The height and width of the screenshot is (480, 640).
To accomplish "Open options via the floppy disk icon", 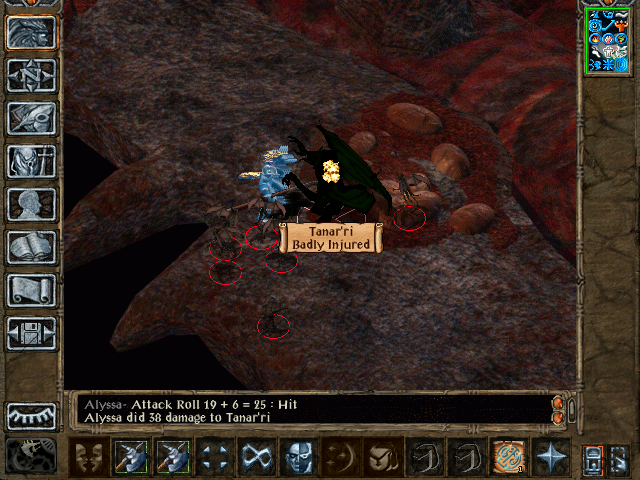I will [31, 333].
